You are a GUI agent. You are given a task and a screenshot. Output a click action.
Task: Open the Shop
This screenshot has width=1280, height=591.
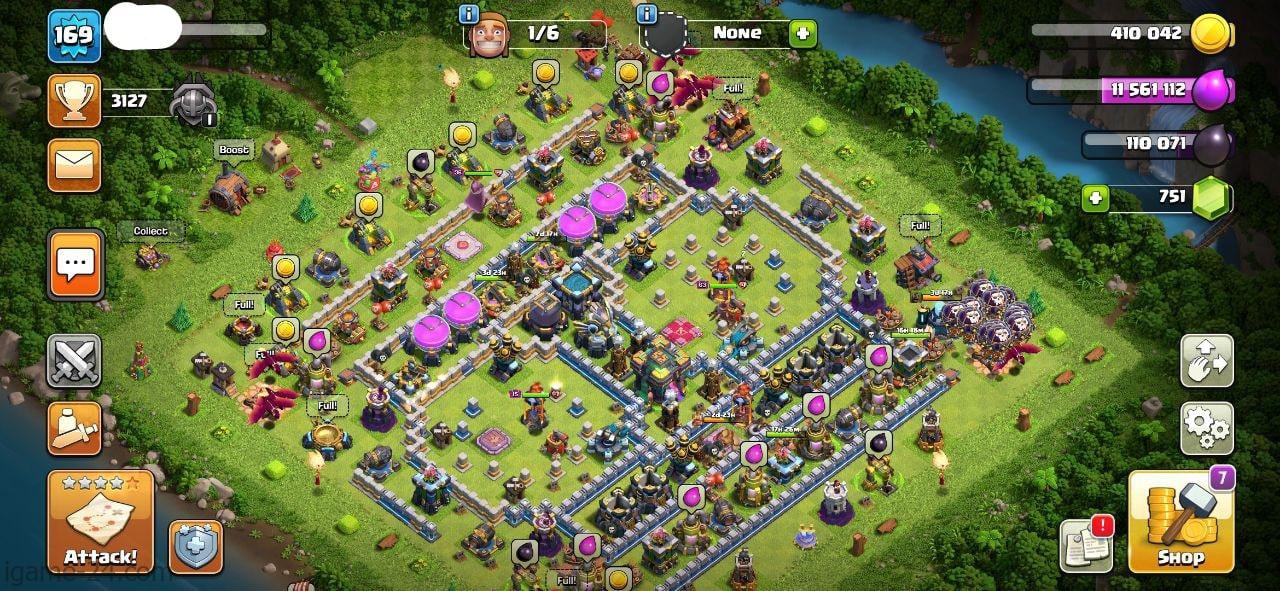coord(1180,520)
